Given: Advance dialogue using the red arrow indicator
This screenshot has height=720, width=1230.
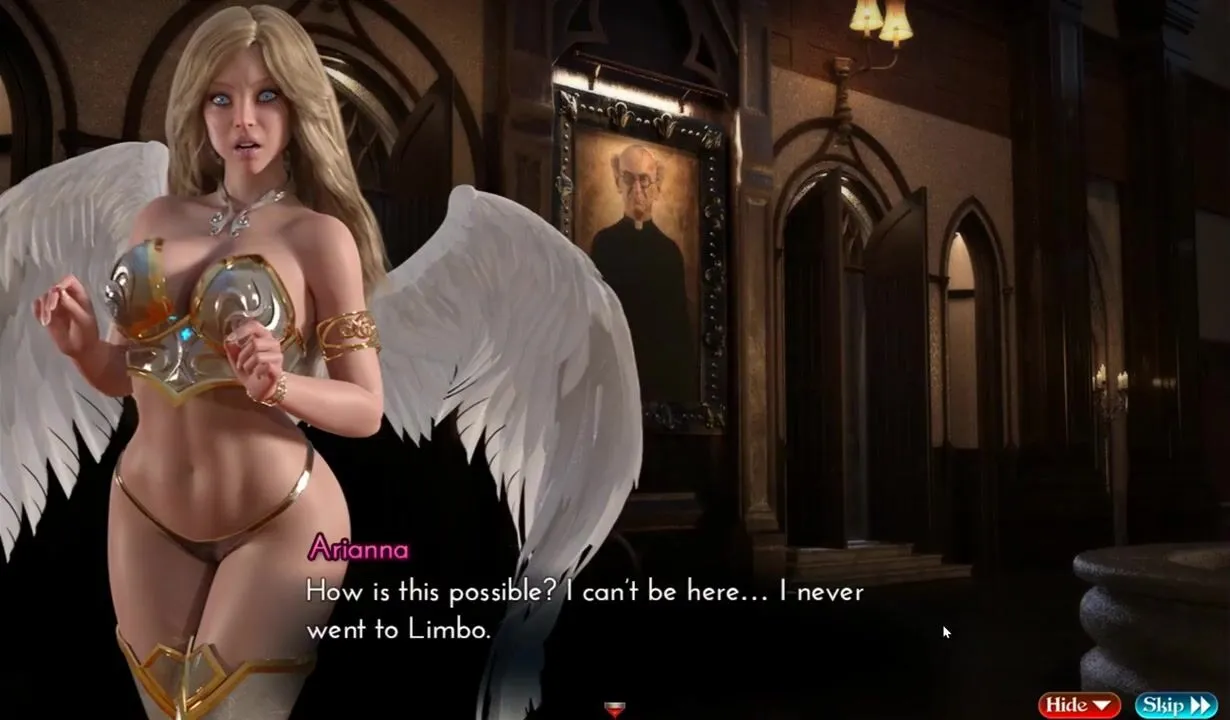Looking at the screenshot, I should pos(615,710).
